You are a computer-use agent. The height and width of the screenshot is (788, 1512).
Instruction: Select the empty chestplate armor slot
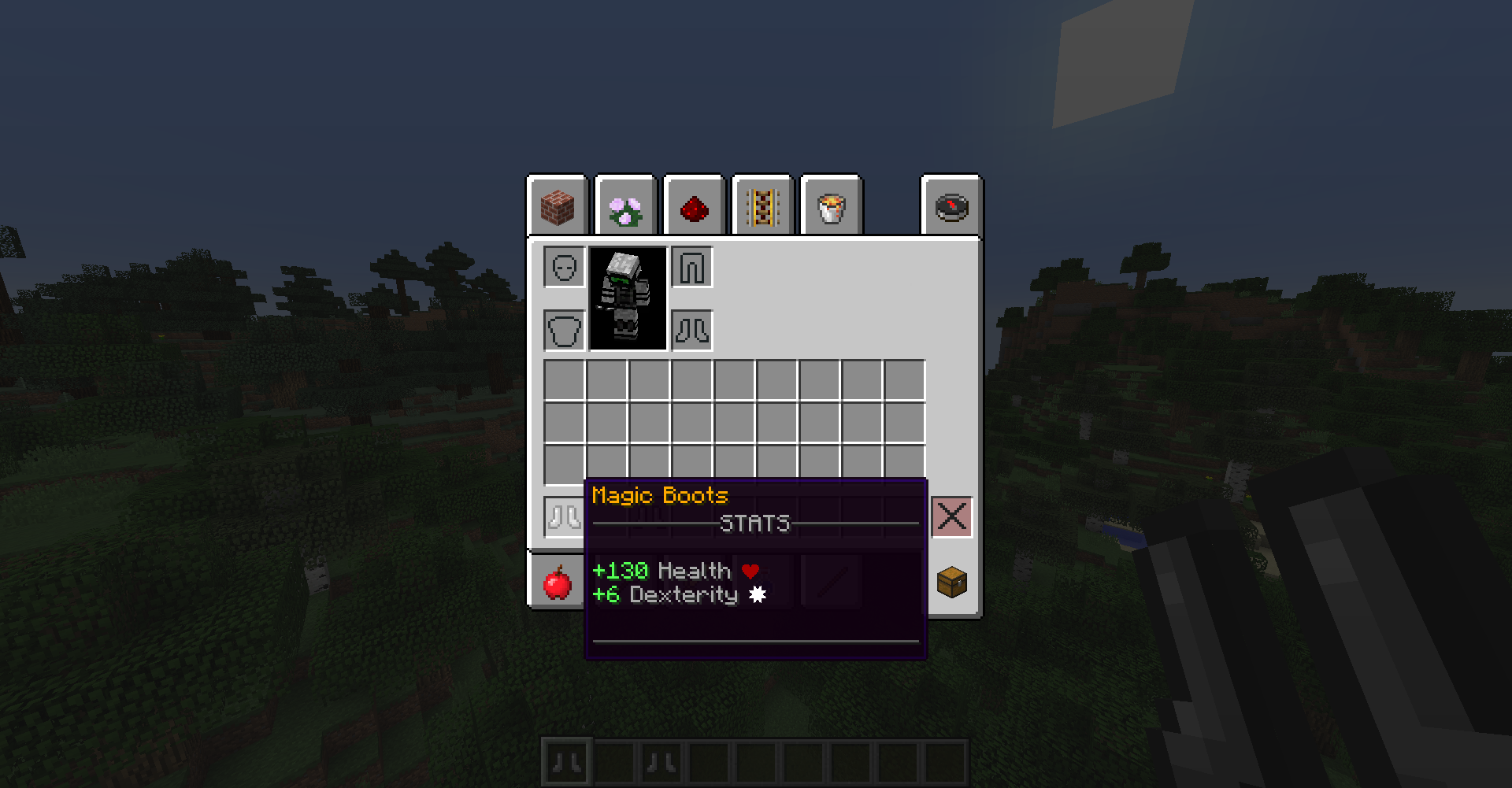pyautogui.click(x=562, y=330)
